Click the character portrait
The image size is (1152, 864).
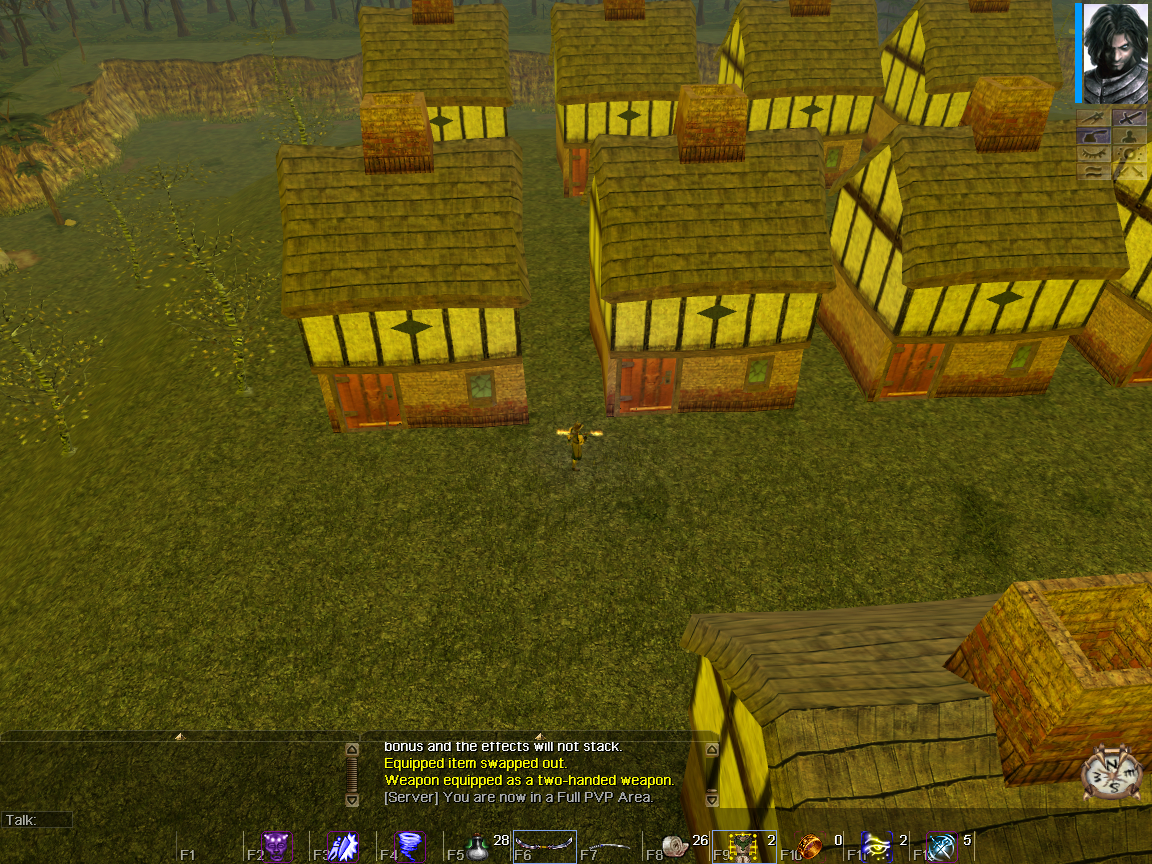pos(1115,52)
